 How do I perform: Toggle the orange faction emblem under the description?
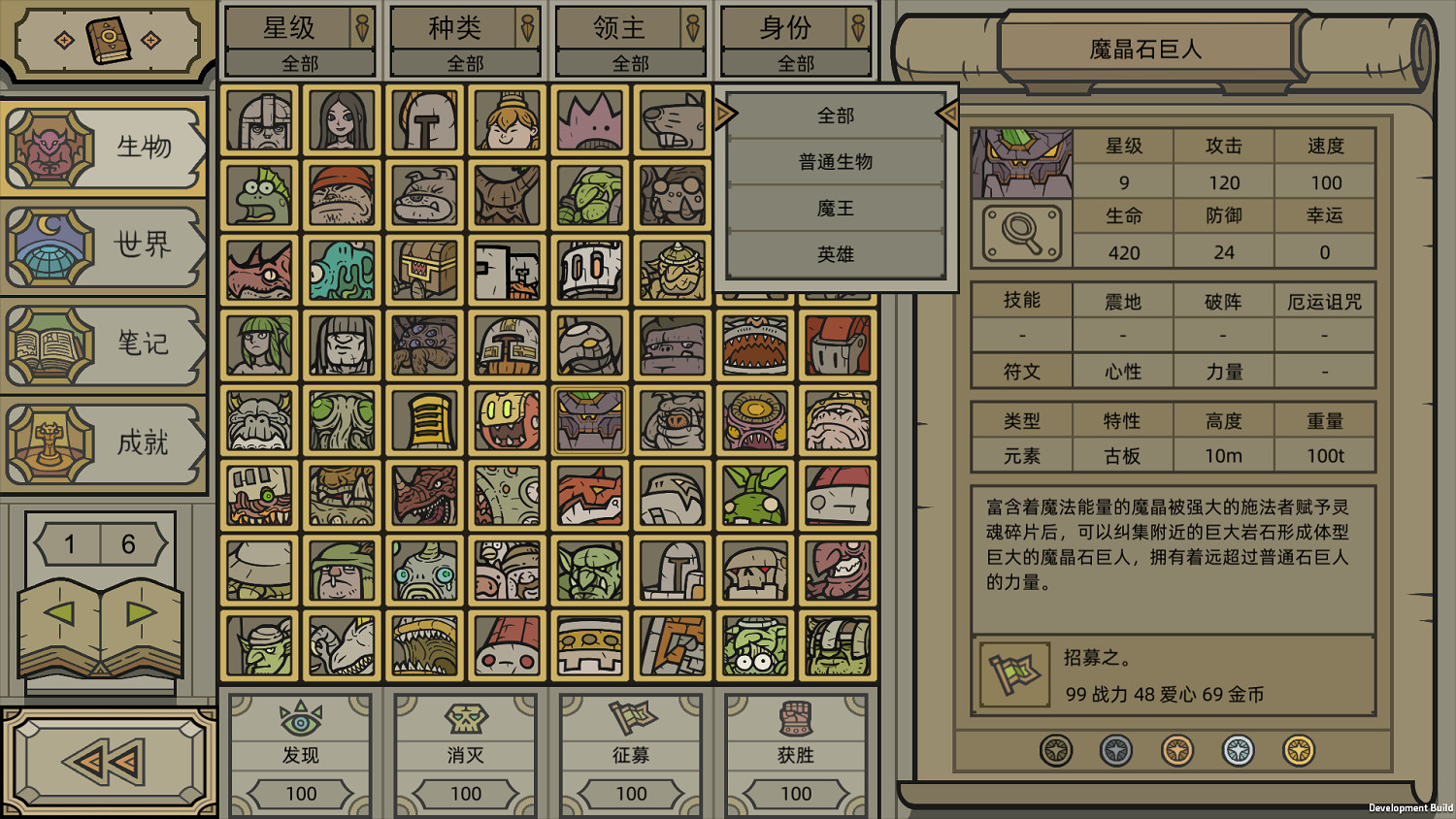(1176, 749)
